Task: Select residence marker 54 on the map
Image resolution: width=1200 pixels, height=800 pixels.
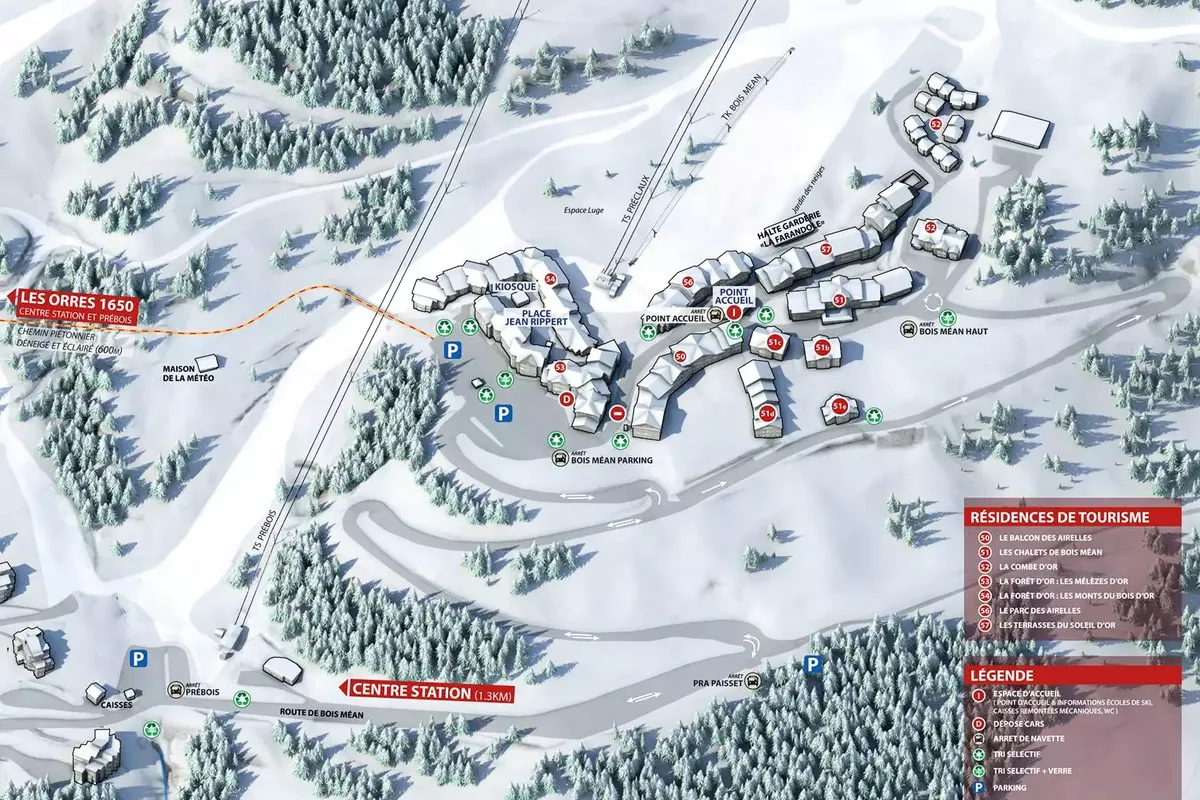Action: click(x=550, y=279)
